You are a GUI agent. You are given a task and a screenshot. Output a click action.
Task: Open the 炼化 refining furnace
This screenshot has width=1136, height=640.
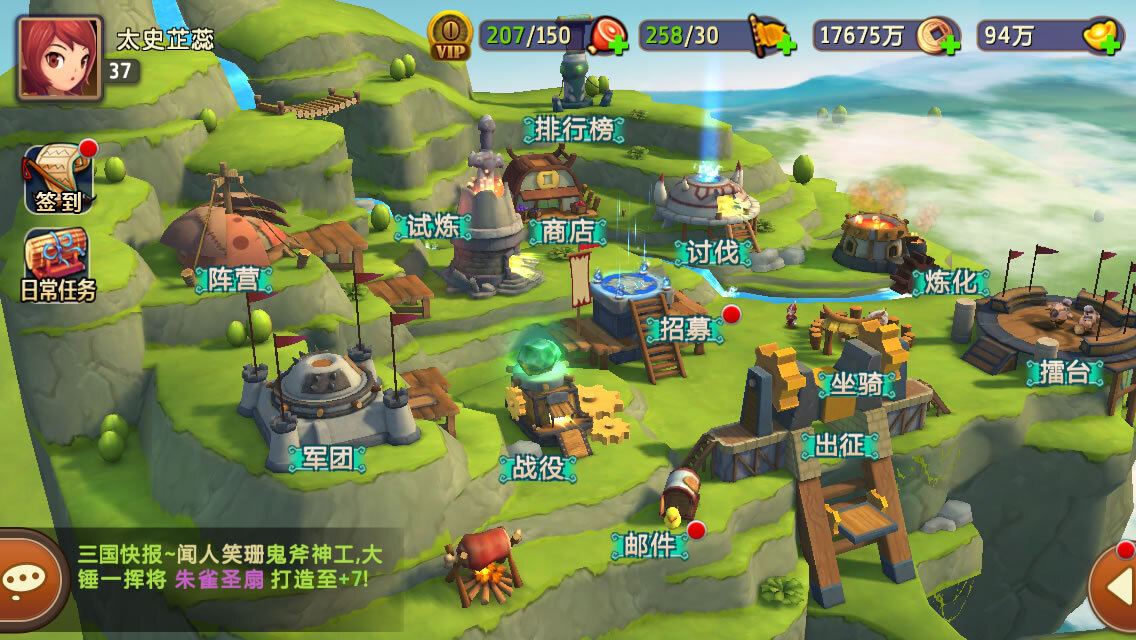coord(950,282)
